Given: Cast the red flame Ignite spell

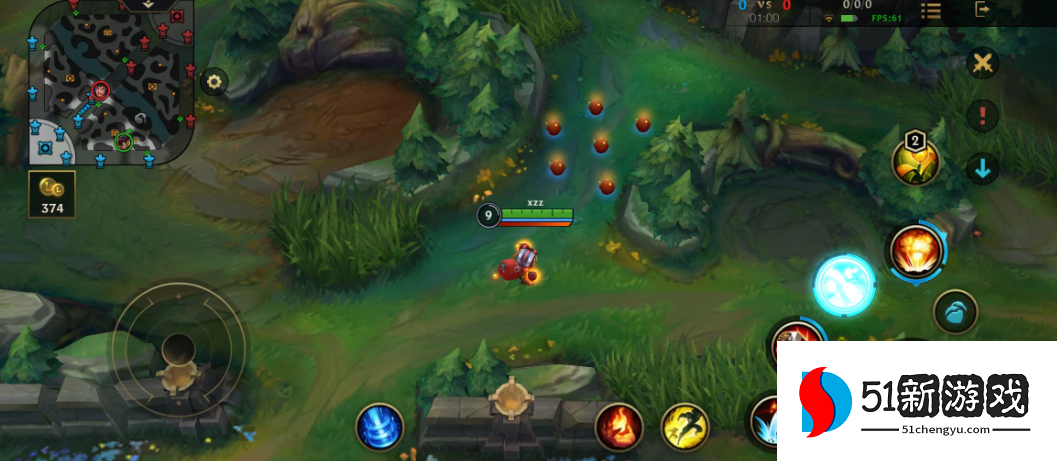Looking at the screenshot, I should (619, 426).
